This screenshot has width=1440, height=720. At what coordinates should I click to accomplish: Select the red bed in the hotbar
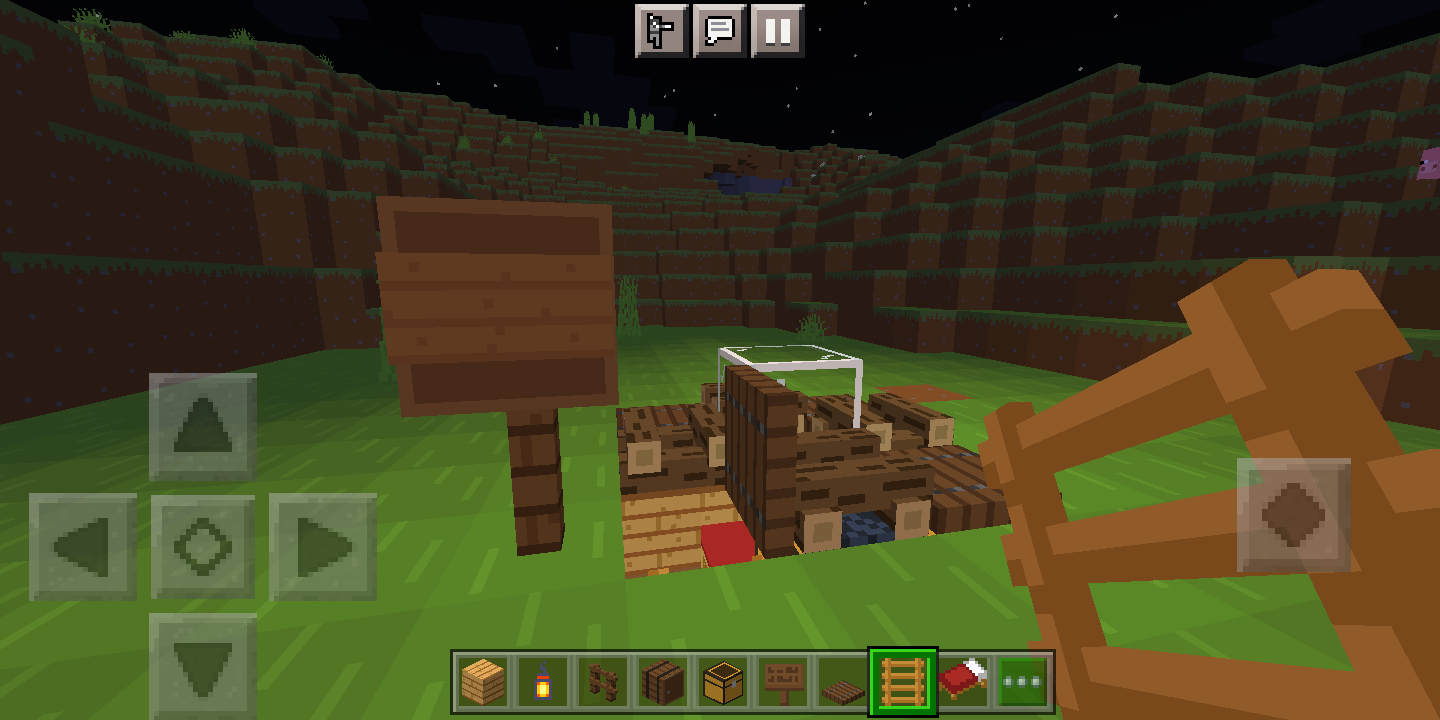click(961, 680)
